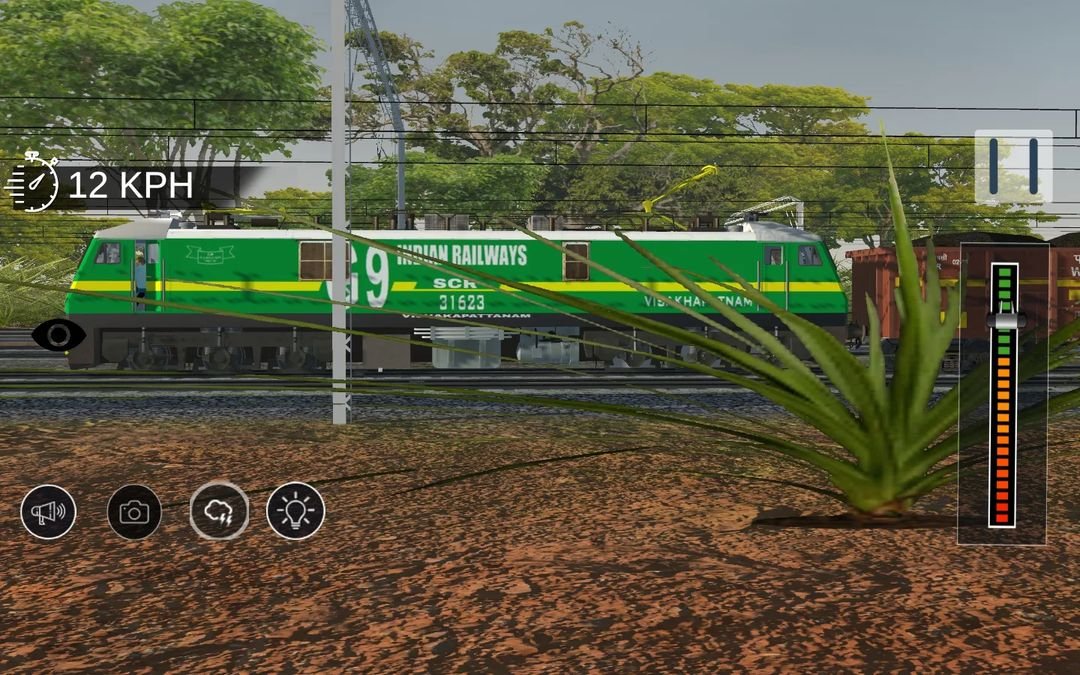
Task: Switch on the lightbulb headlight button
Action: [296, 512]
